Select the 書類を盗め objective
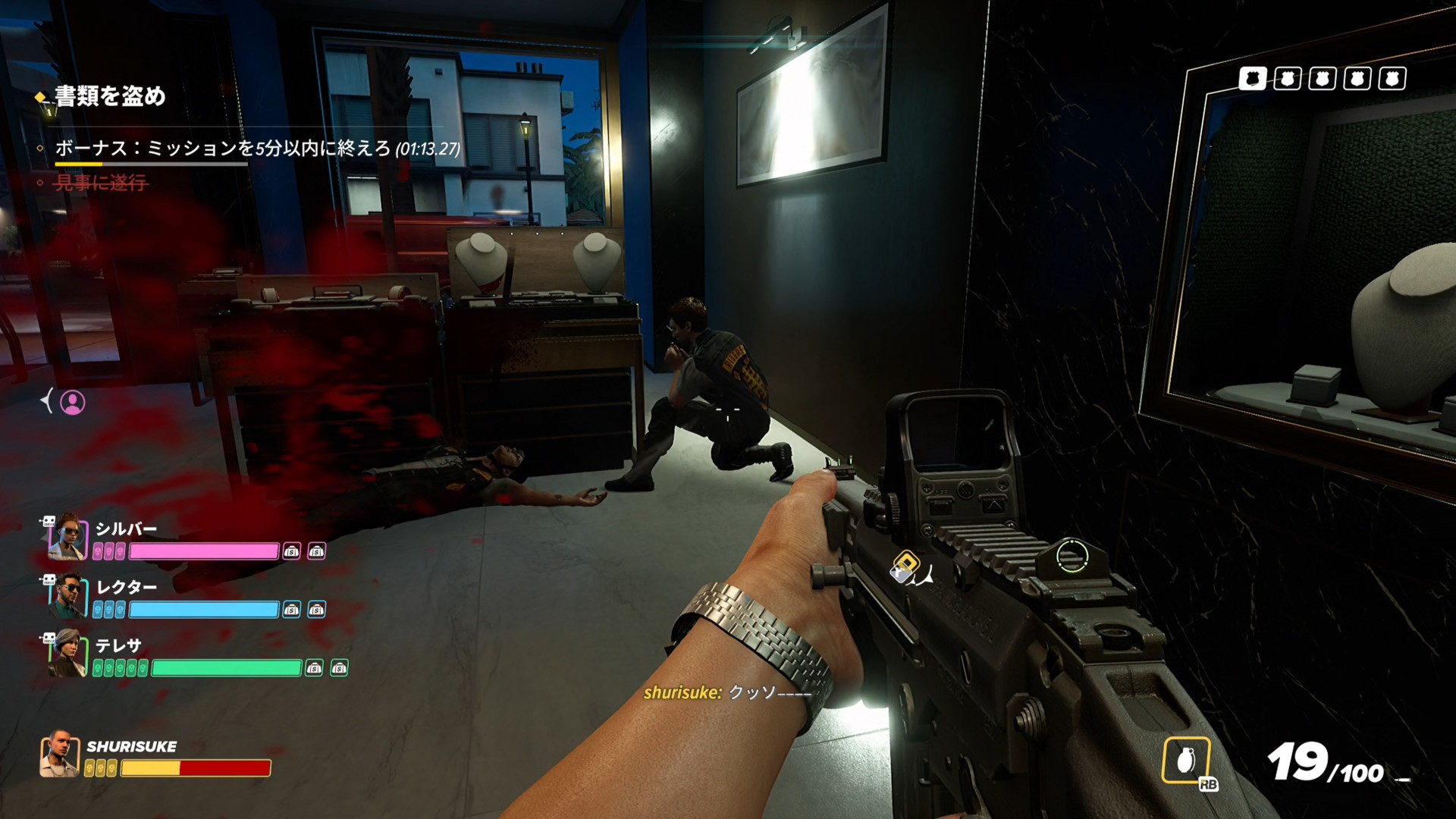Image resolution: width=1456 pixels, height=819 pixels. [x=110, y=96]
